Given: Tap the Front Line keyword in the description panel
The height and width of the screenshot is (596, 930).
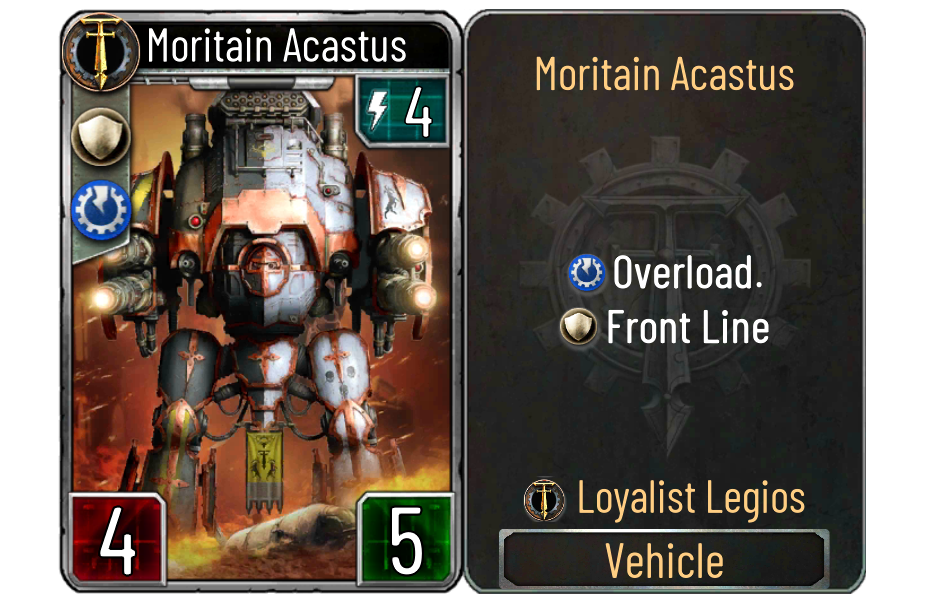Looking at the screenshot, I should point(687,327).
